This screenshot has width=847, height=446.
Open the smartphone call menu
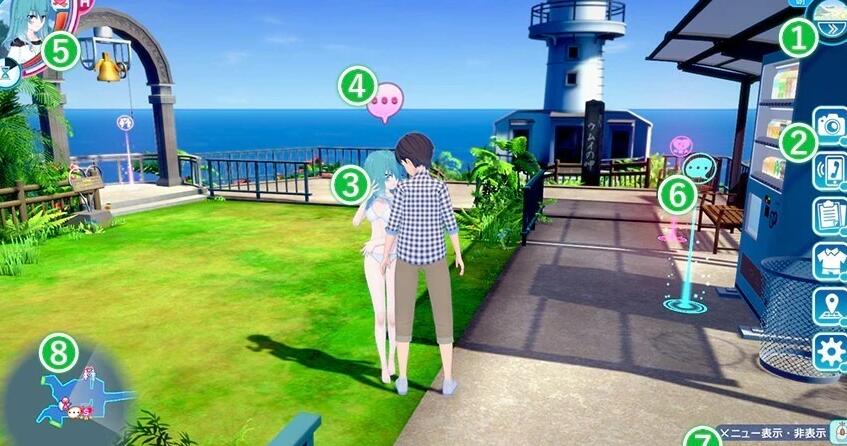coord(830,169)
